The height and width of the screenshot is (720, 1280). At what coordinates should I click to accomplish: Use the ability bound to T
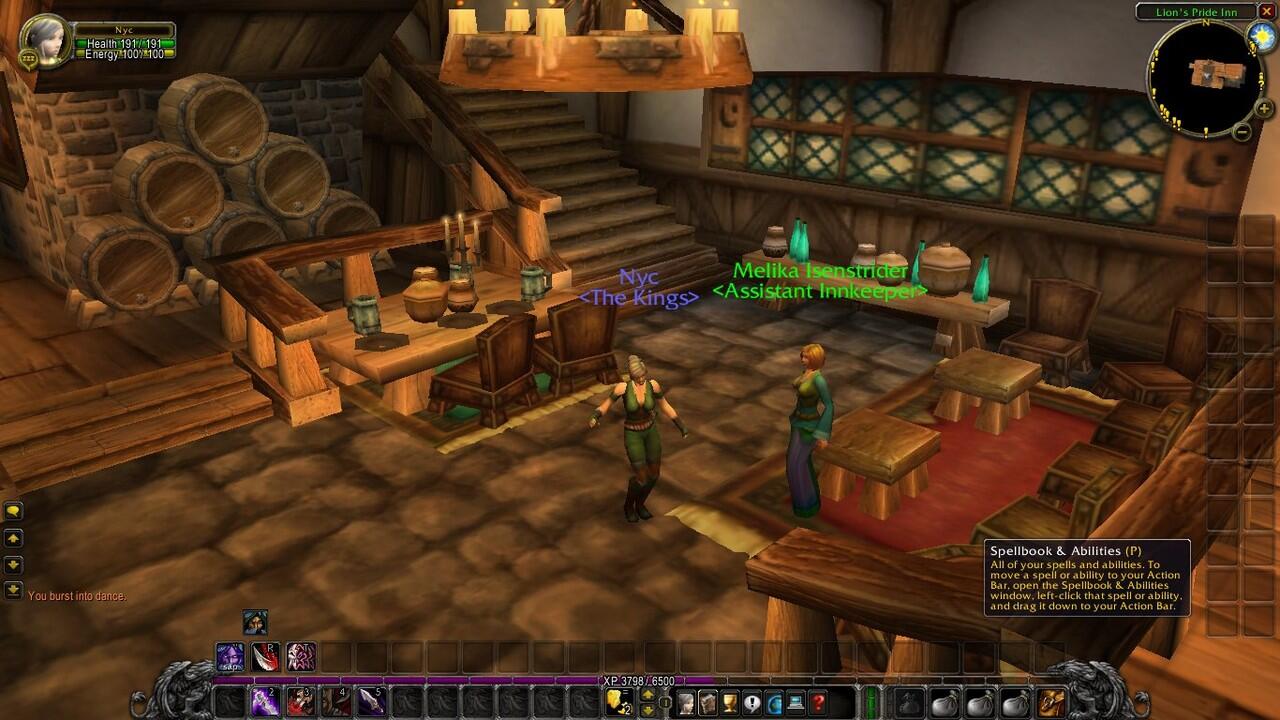tap(301, 657)
